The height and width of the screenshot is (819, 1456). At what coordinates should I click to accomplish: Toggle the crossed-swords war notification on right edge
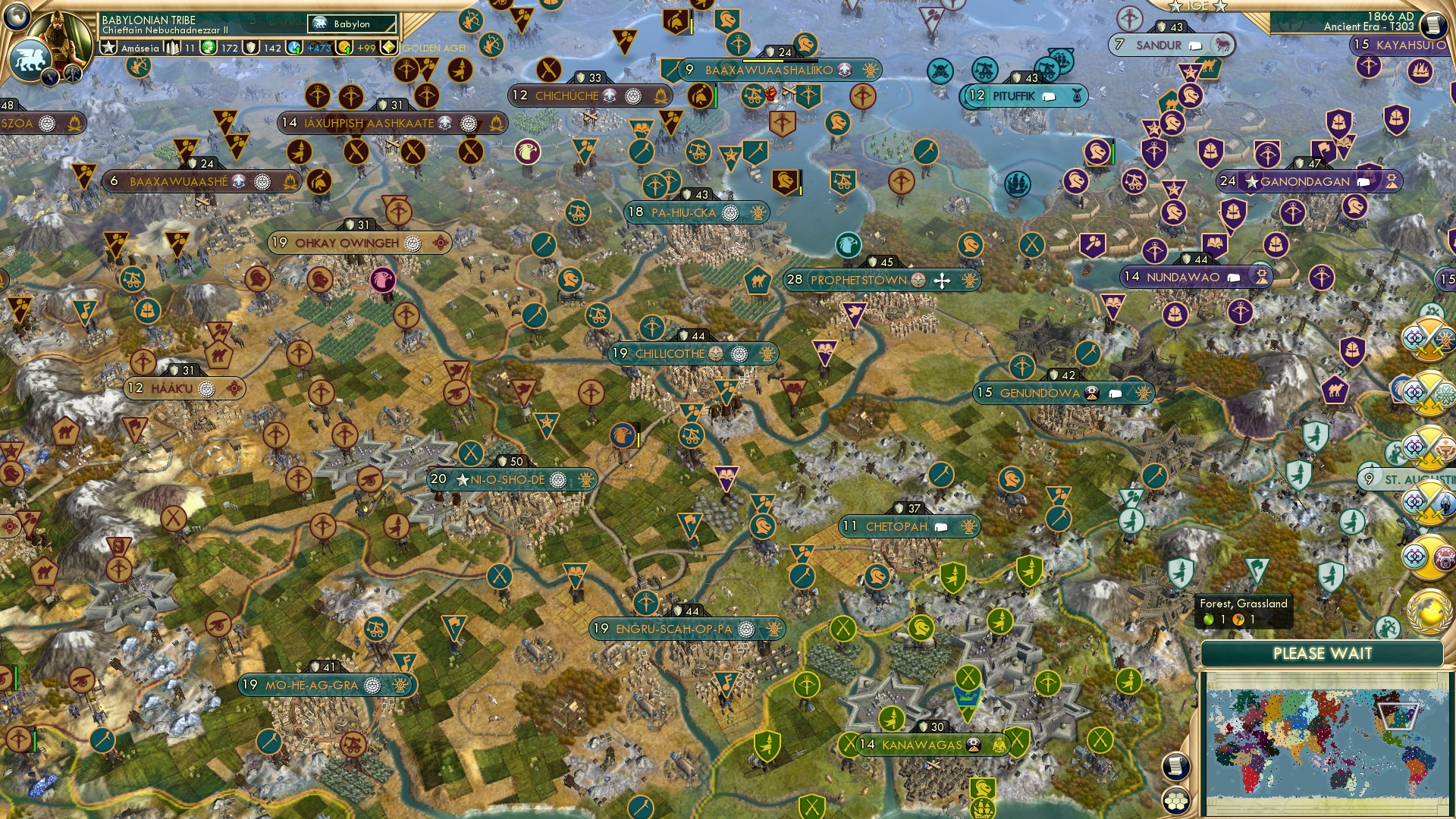(1429, 339)
